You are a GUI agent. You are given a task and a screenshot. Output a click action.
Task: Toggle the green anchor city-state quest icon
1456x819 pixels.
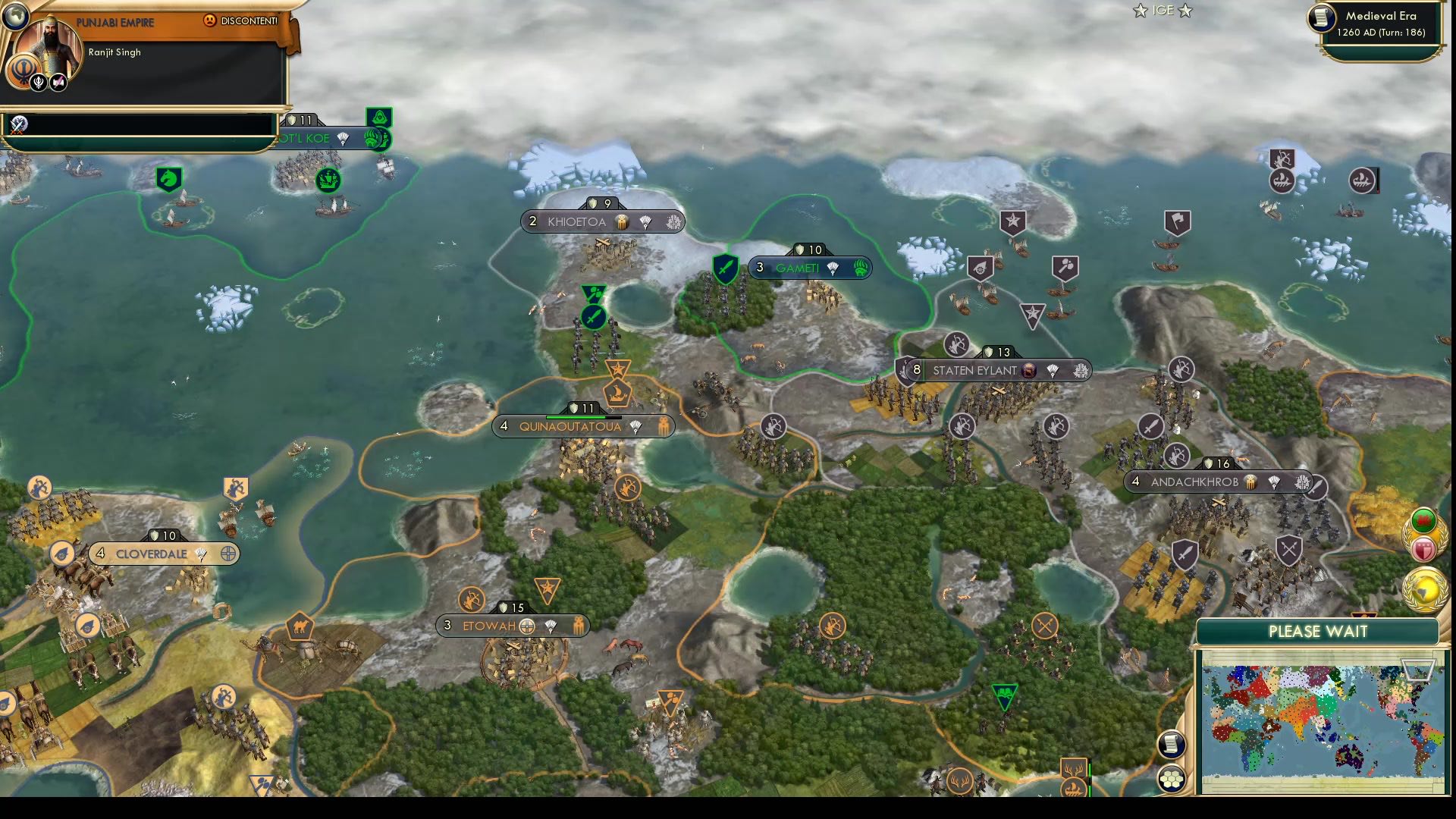point(328,180)
